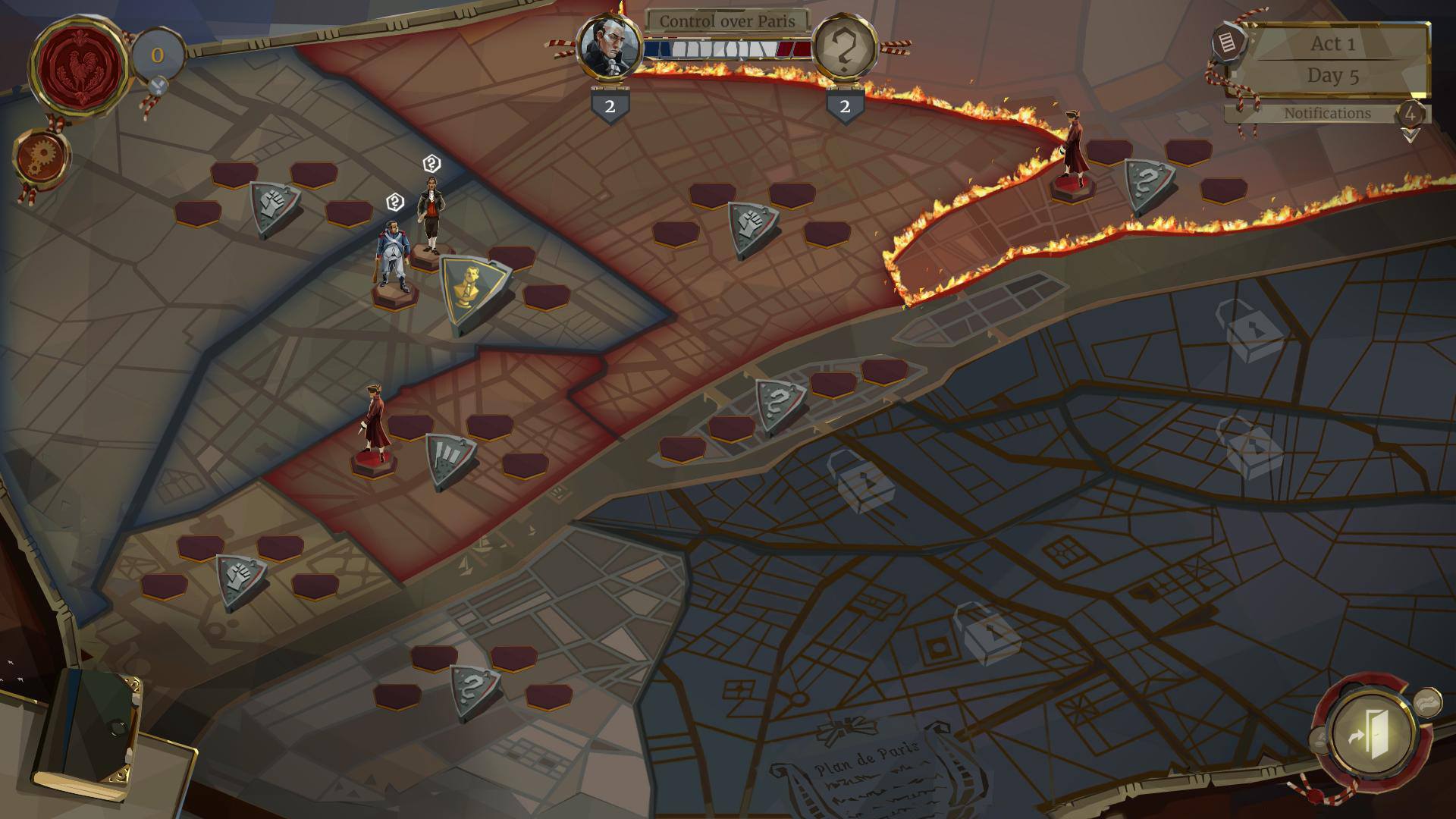Click the small coin icon left of door button
This screenshot has height=819, width=1456.
pos(1320,740)
